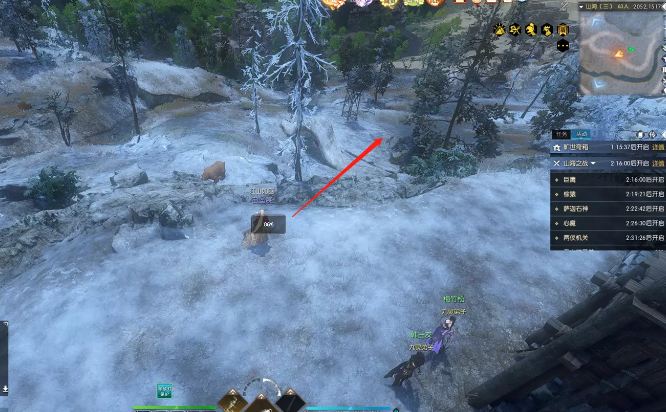Click the teal buff icon above health bar
The image size is (666, 412).
tap(164, 390)
